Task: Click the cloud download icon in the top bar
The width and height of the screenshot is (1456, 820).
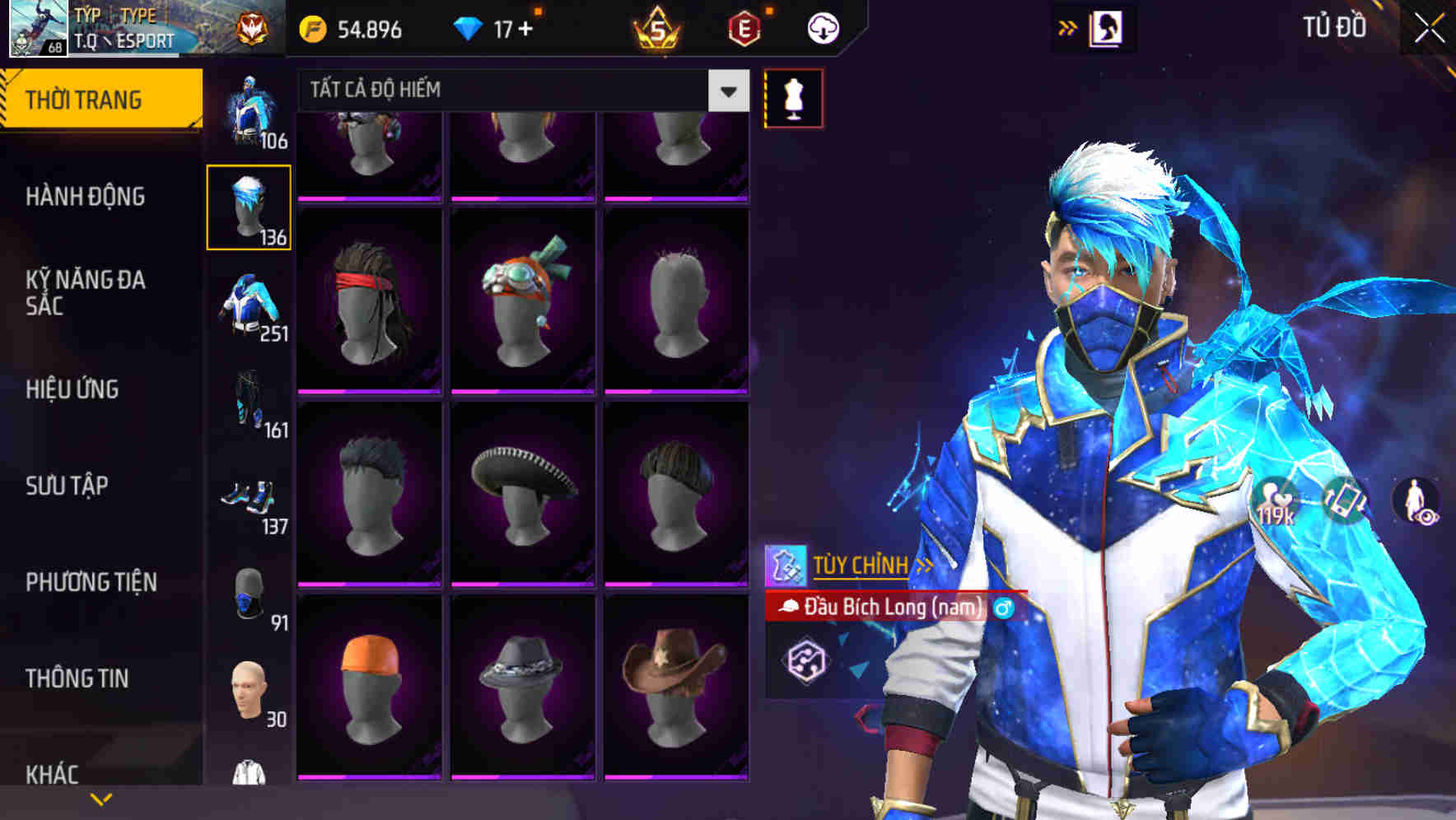Action: pos(822,27)
